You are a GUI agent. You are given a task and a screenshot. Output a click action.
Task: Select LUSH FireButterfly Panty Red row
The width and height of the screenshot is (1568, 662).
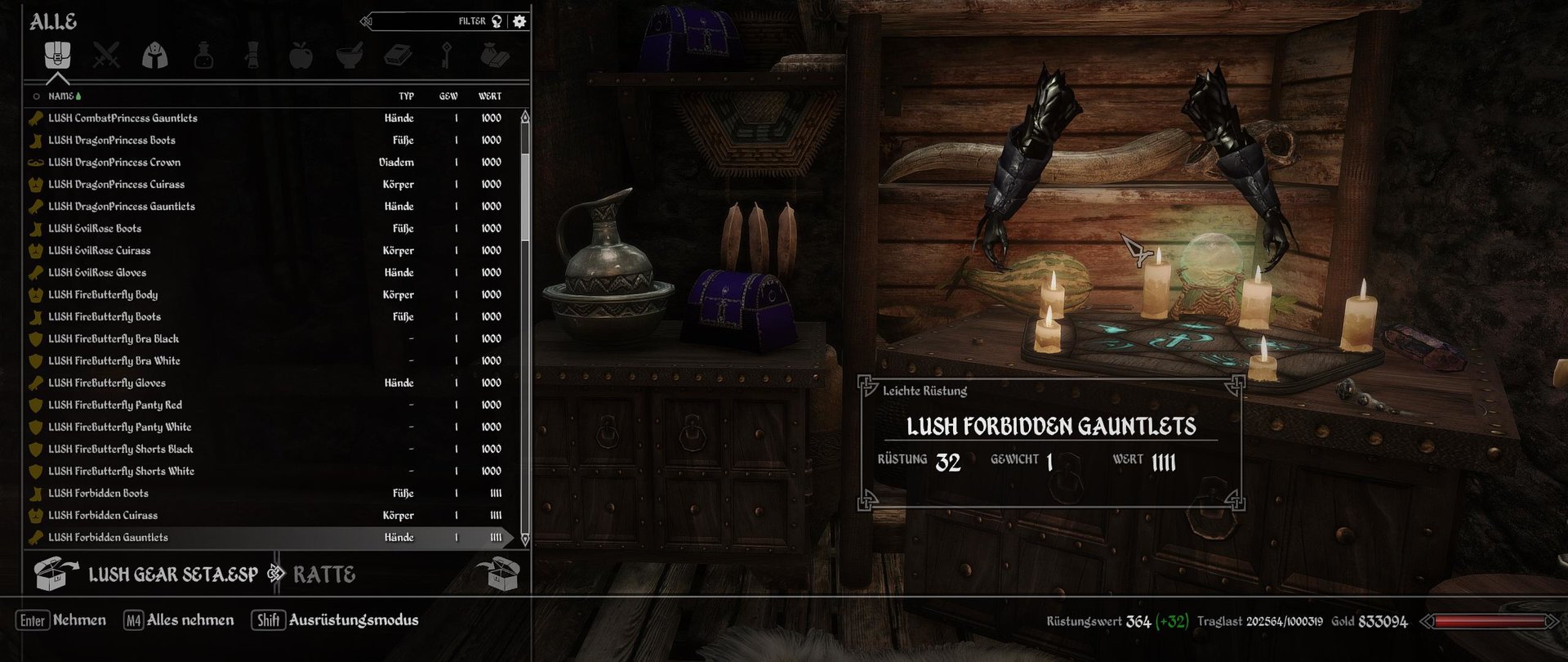114,405
